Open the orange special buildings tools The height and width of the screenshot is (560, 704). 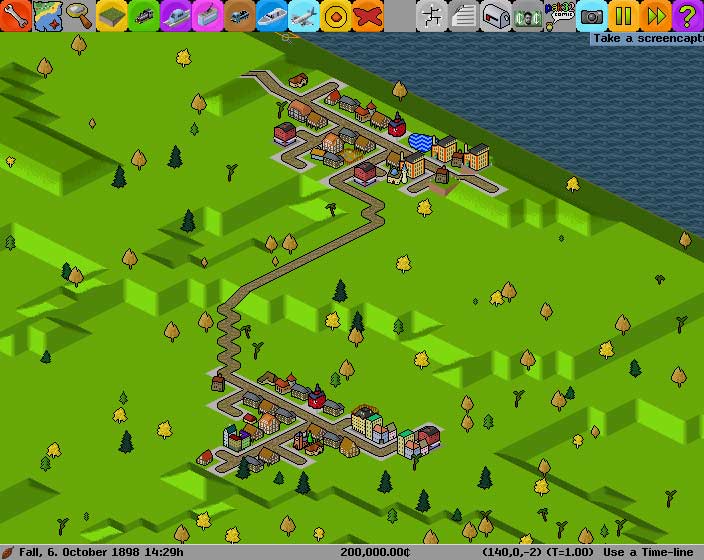point(335,15)
